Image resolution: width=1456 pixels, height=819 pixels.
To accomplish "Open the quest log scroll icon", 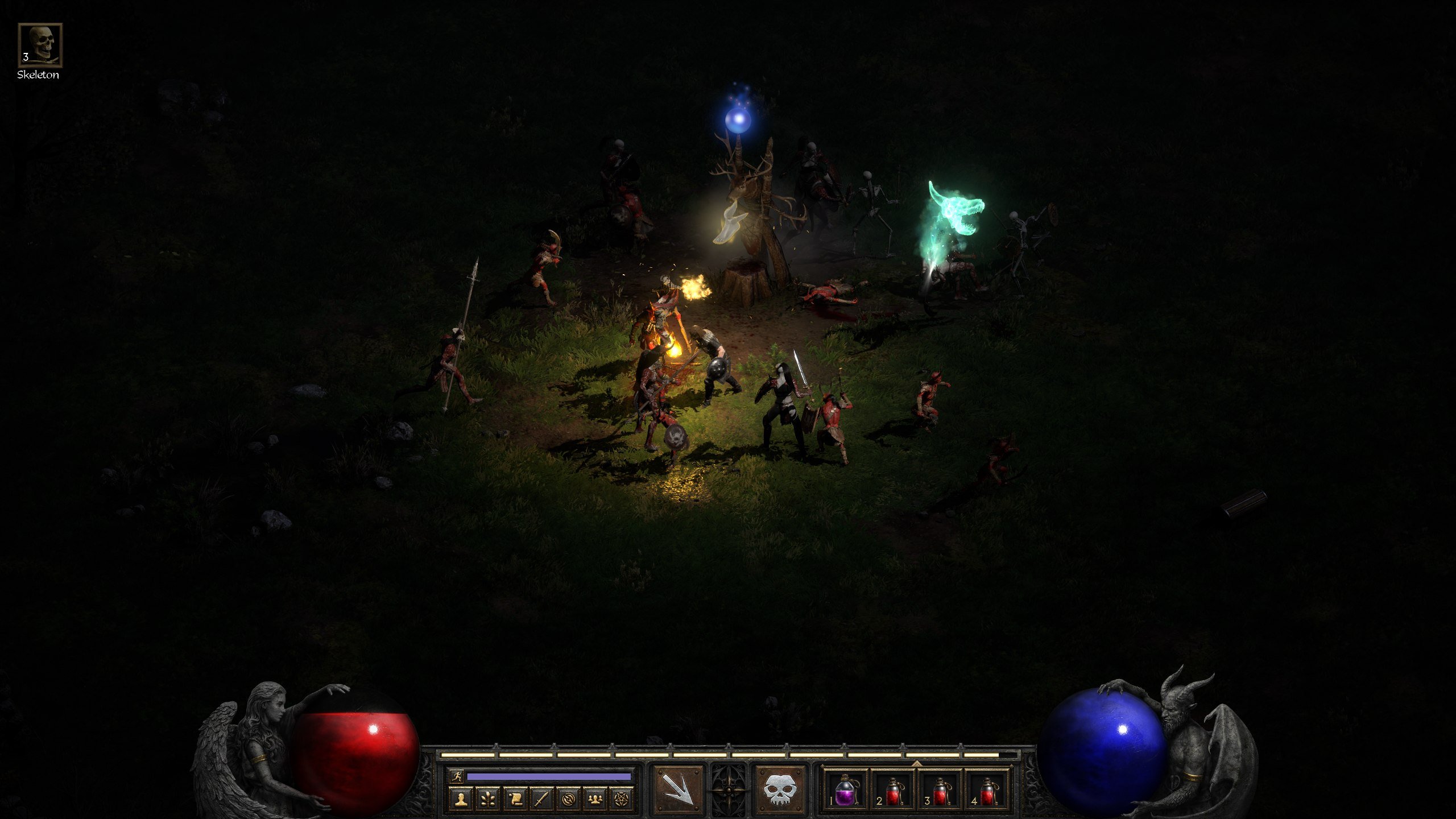I will tap(515, 799).
